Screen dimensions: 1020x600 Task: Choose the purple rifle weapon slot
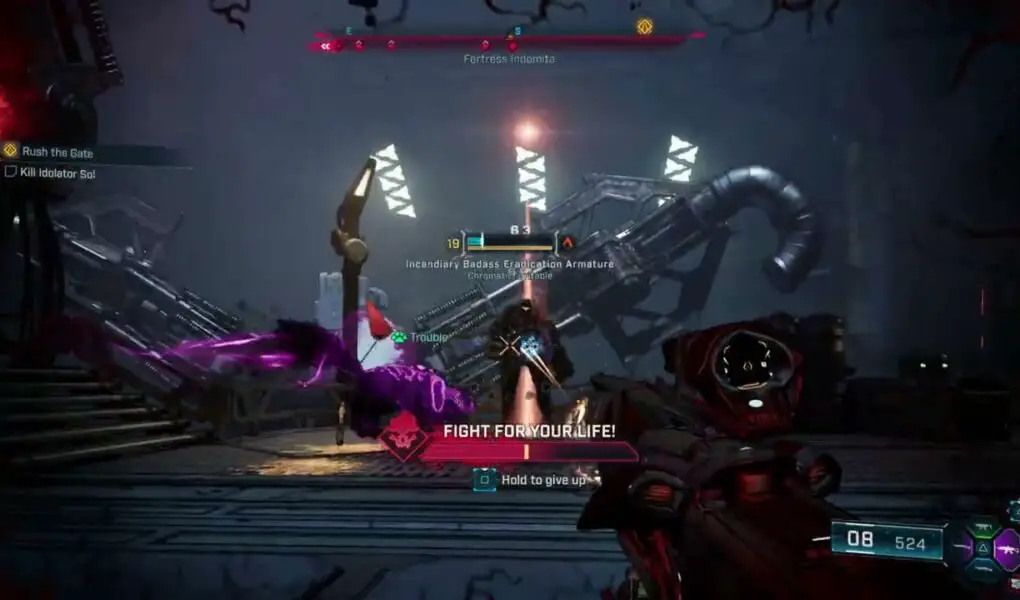1006,548
